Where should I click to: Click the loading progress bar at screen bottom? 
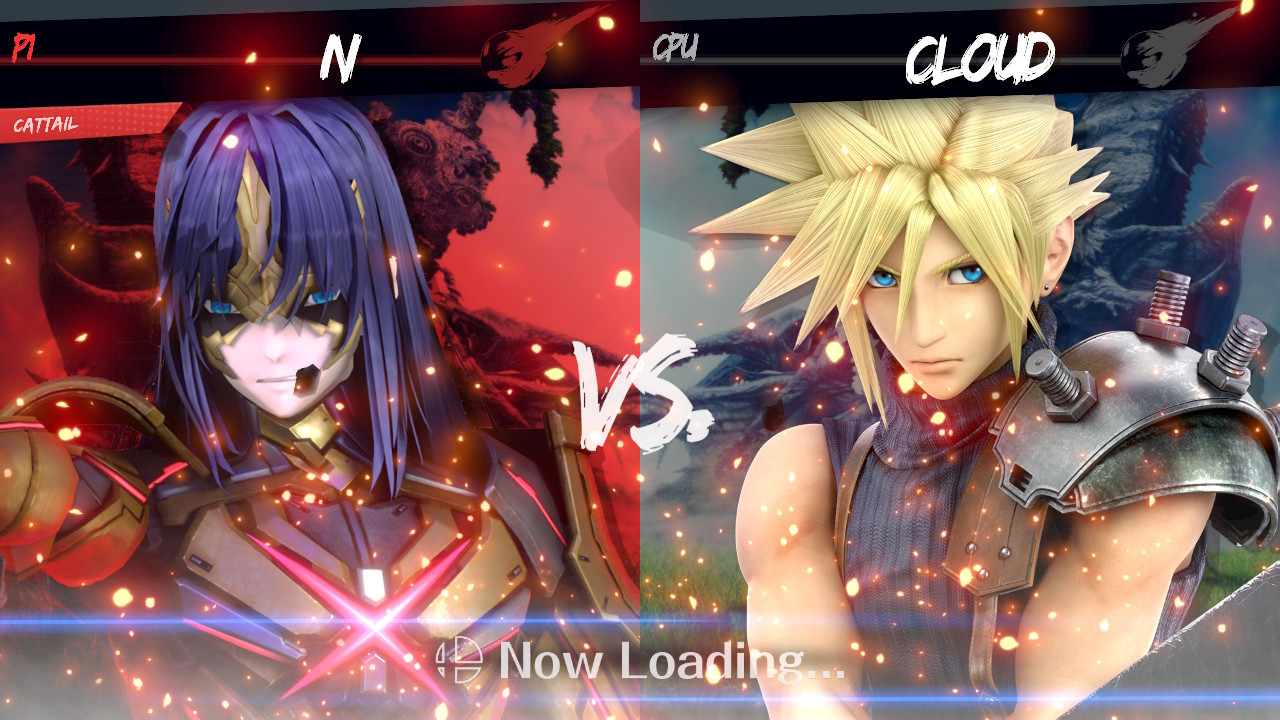pos(640,703)
